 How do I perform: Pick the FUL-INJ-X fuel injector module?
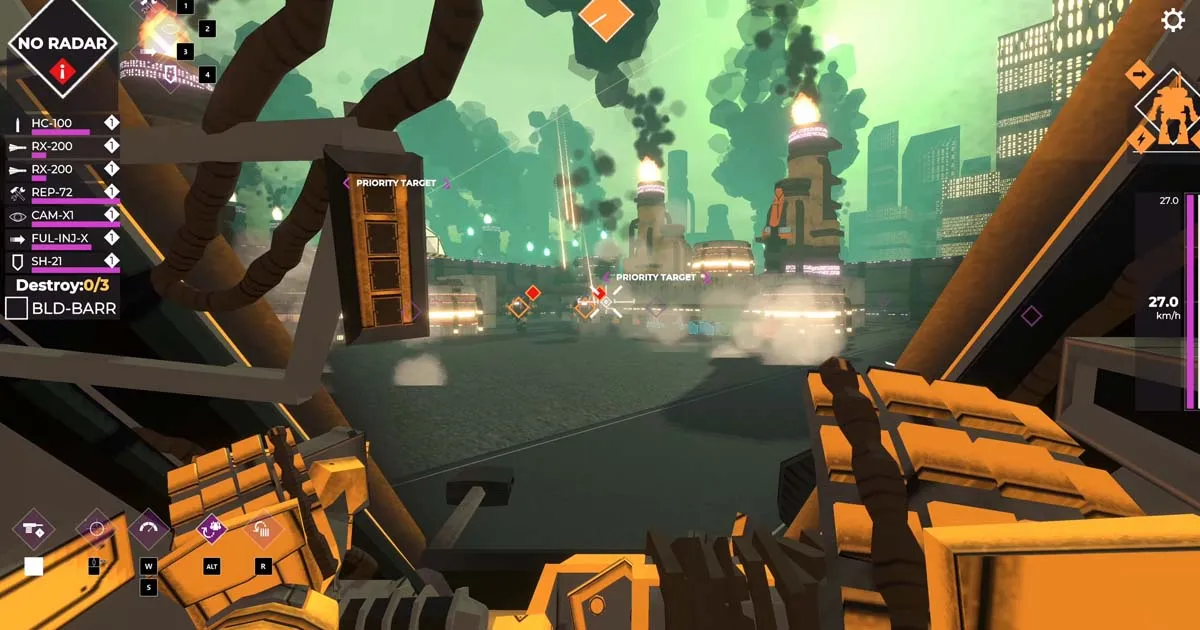tap(60, 239)
